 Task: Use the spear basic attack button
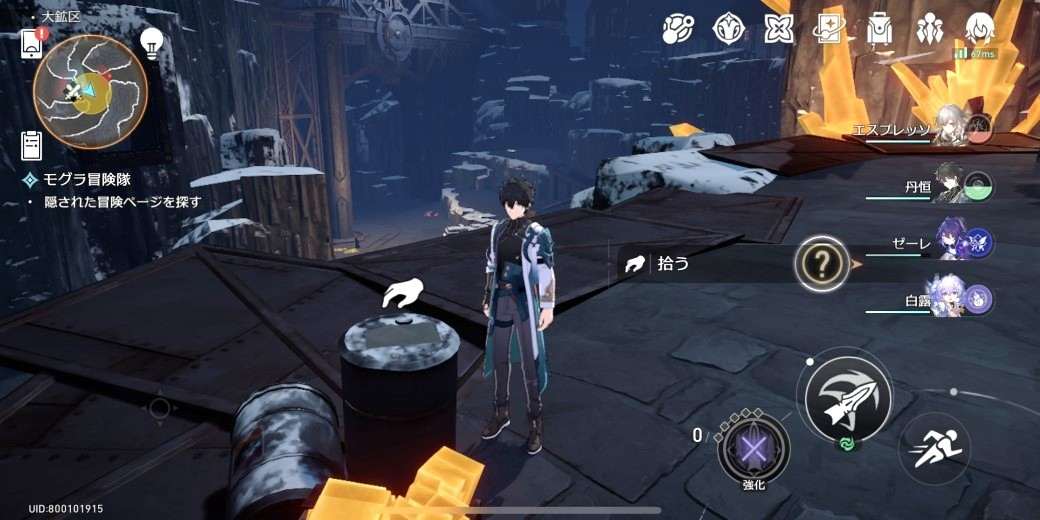coord(848,400)
